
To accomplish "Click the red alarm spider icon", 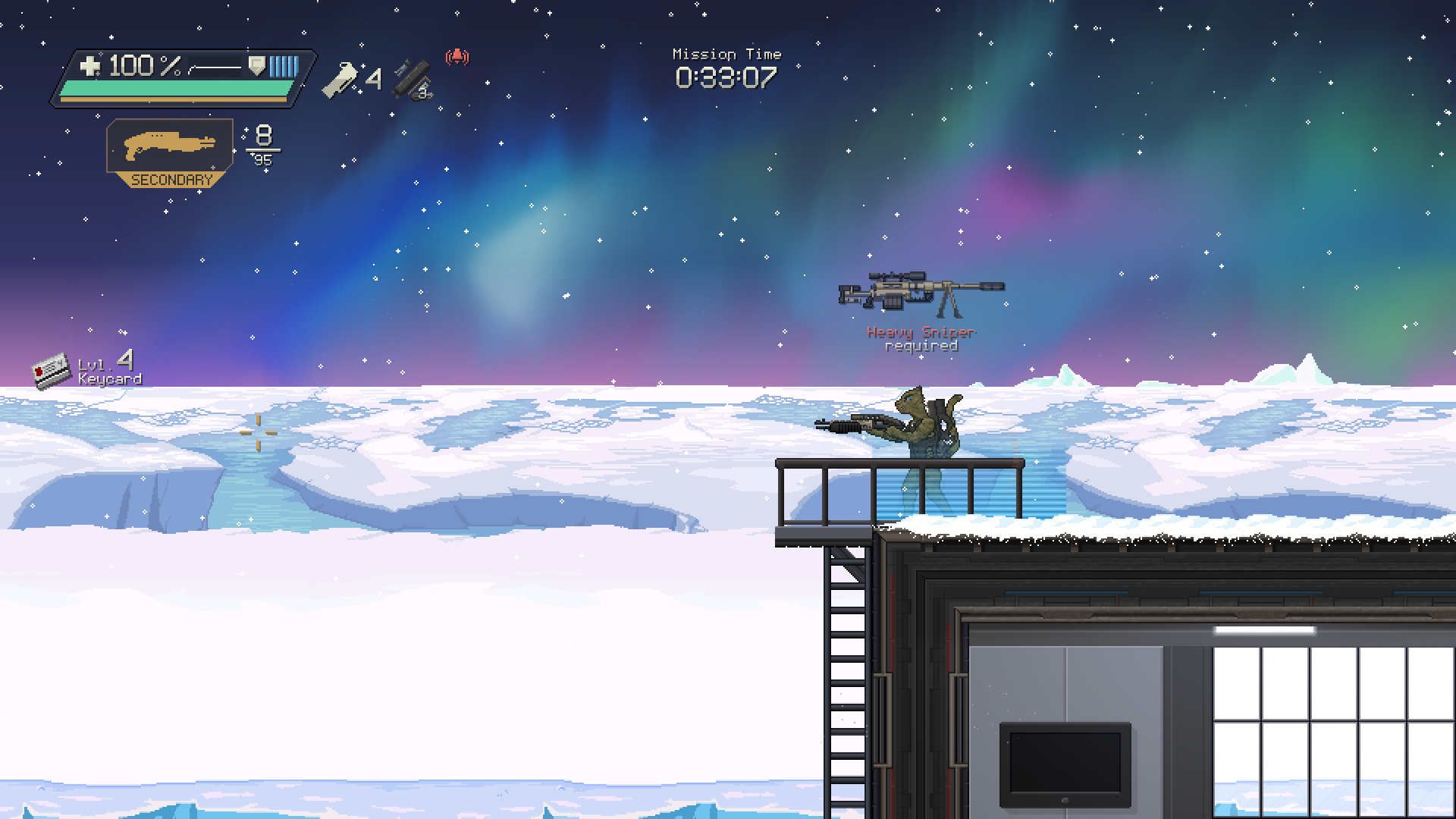I will (x=457, y=56).
